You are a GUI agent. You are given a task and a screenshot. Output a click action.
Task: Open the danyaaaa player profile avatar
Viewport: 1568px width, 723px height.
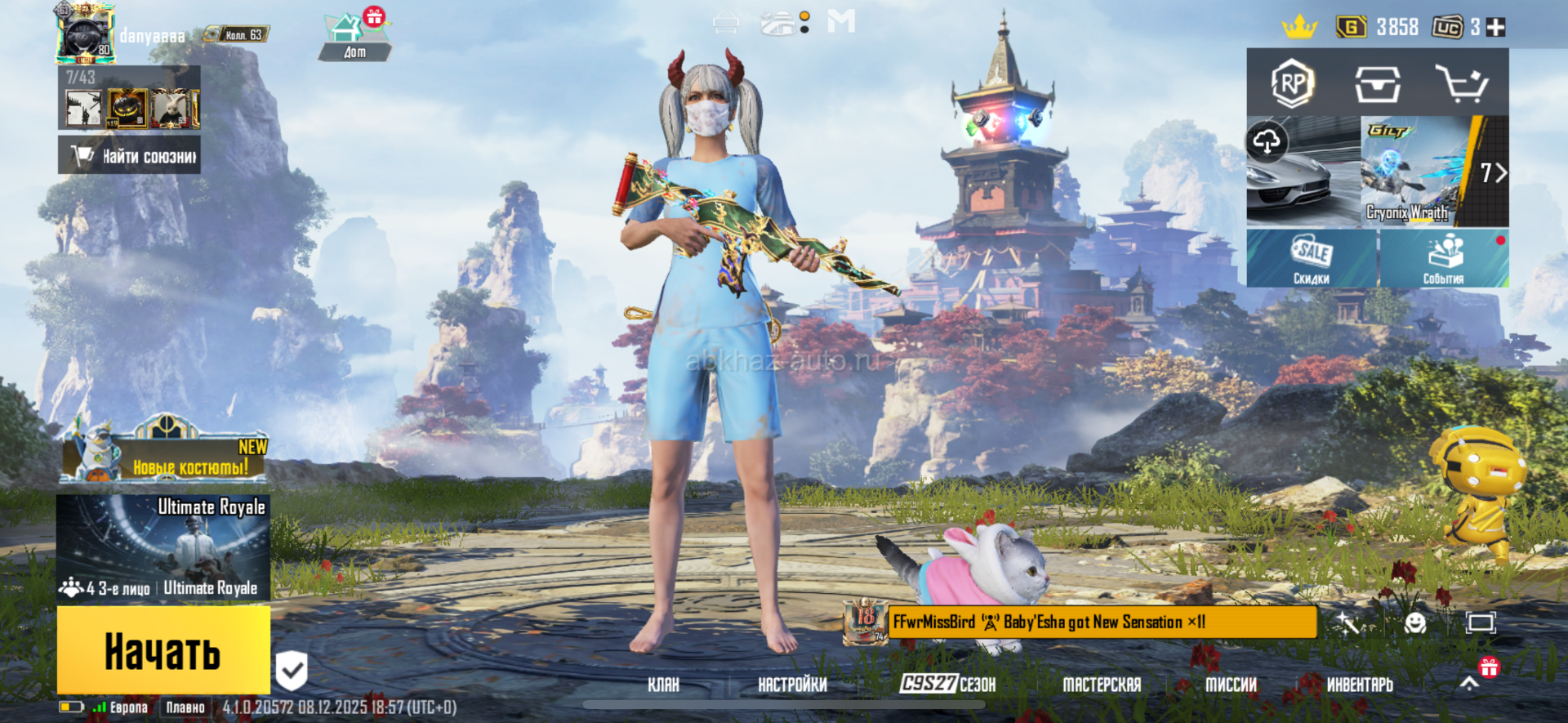click(x=85, y=34)
